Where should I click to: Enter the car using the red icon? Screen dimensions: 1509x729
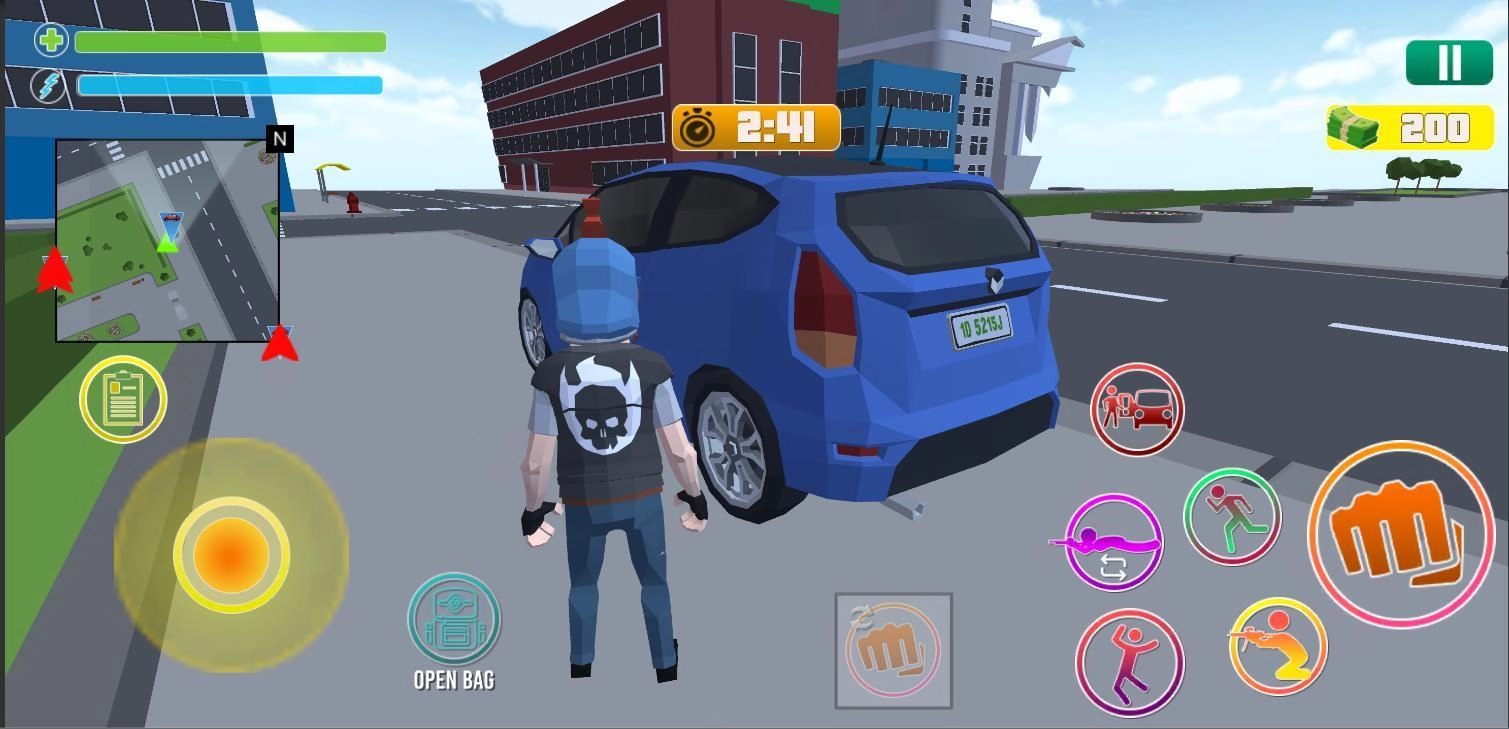click(x=1136, y=409)
